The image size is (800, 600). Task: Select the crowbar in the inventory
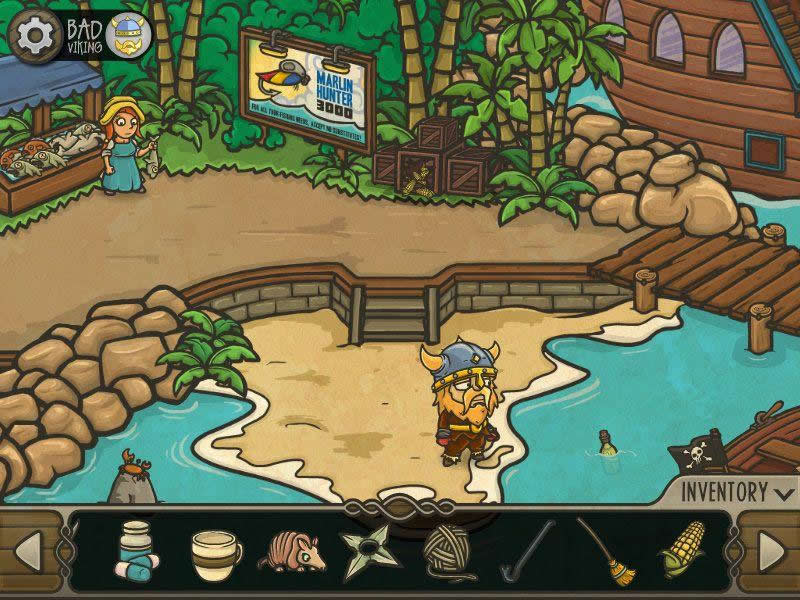click(x=527, y=549)
